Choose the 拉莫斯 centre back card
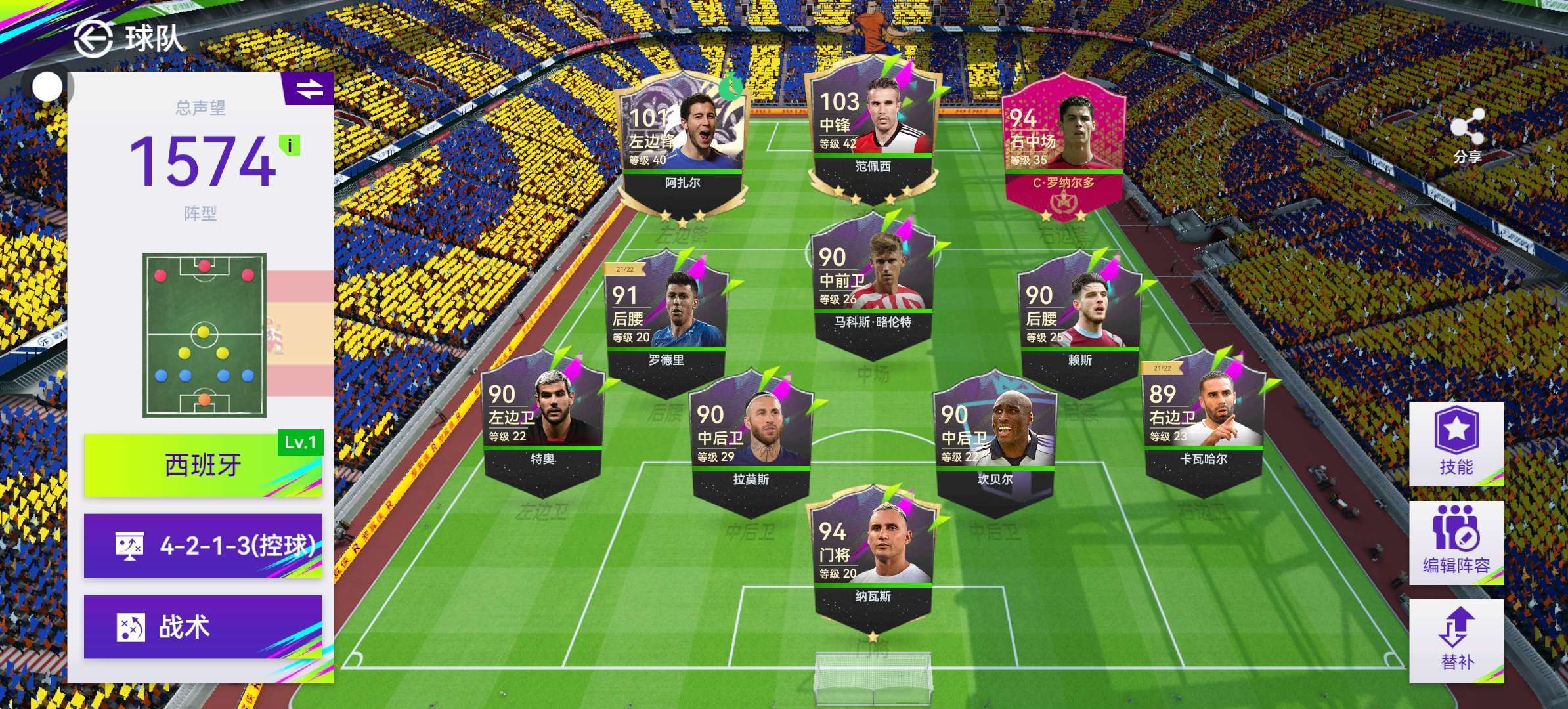 tap(751, 440)
